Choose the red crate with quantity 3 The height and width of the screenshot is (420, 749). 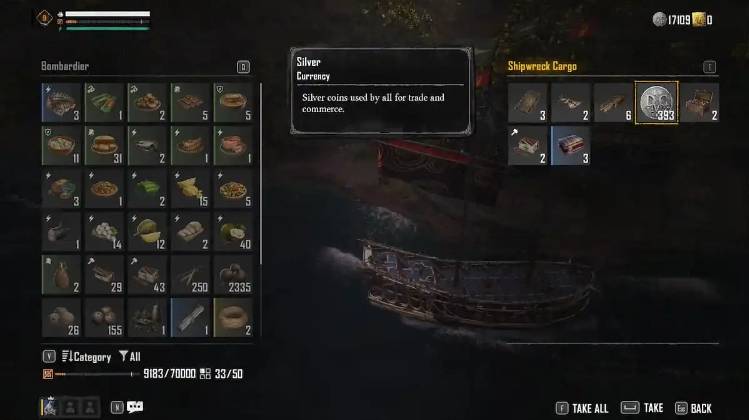pos(570,145)
